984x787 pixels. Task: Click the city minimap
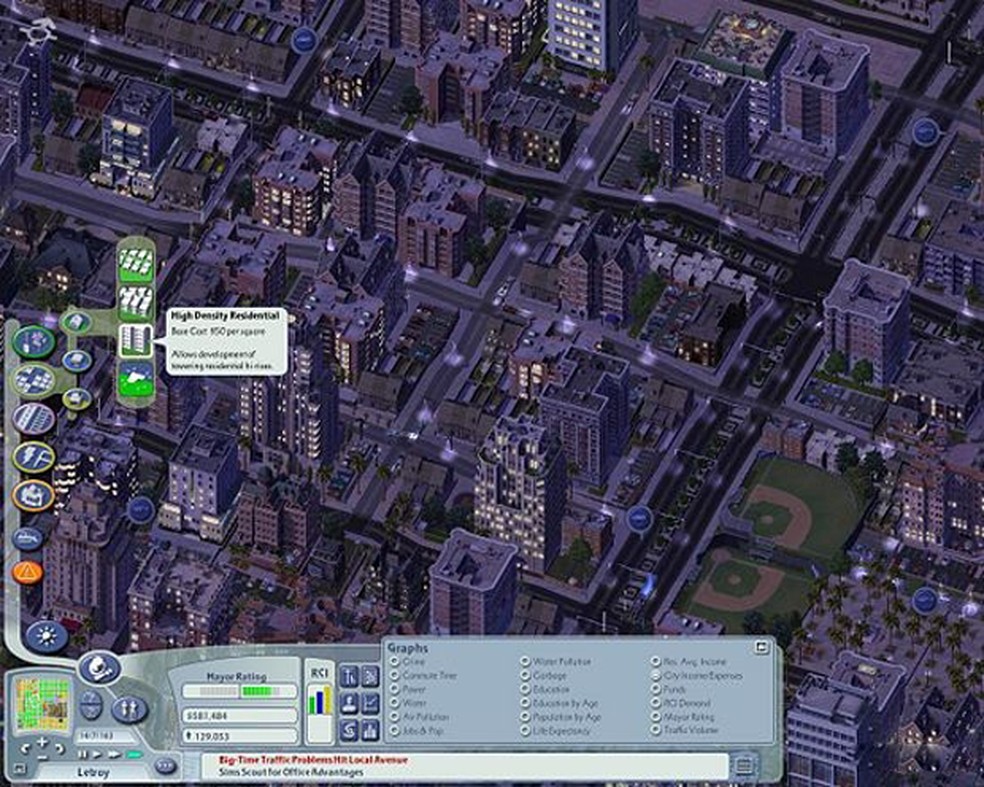tap(41, 704)
